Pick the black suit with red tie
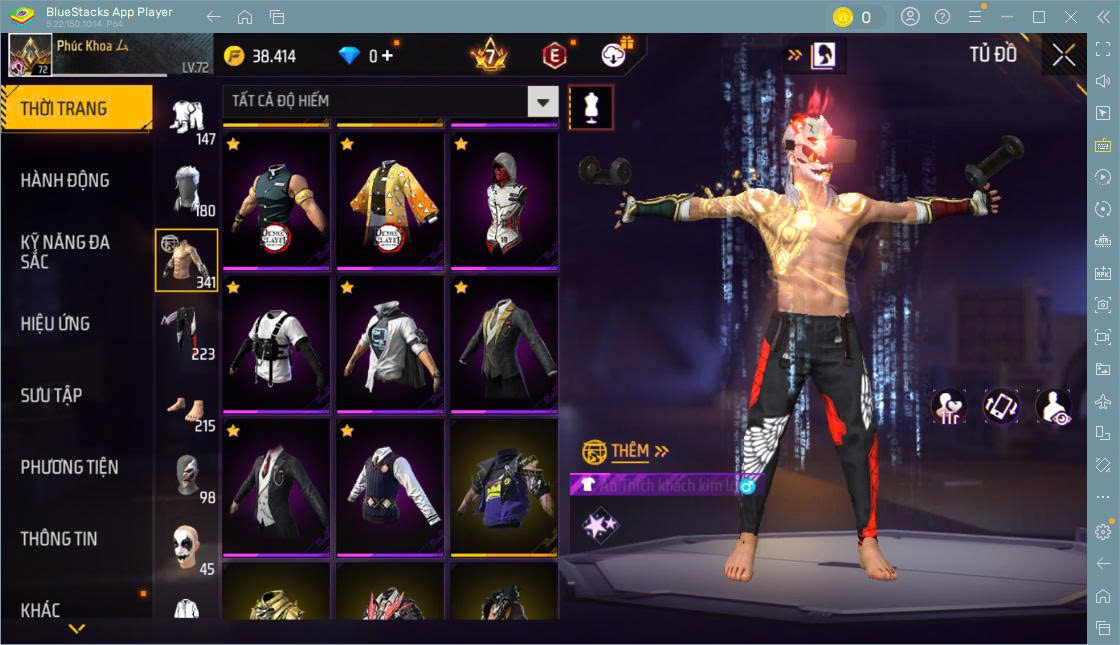1120x645 pixels. click(x=276, y=487)
